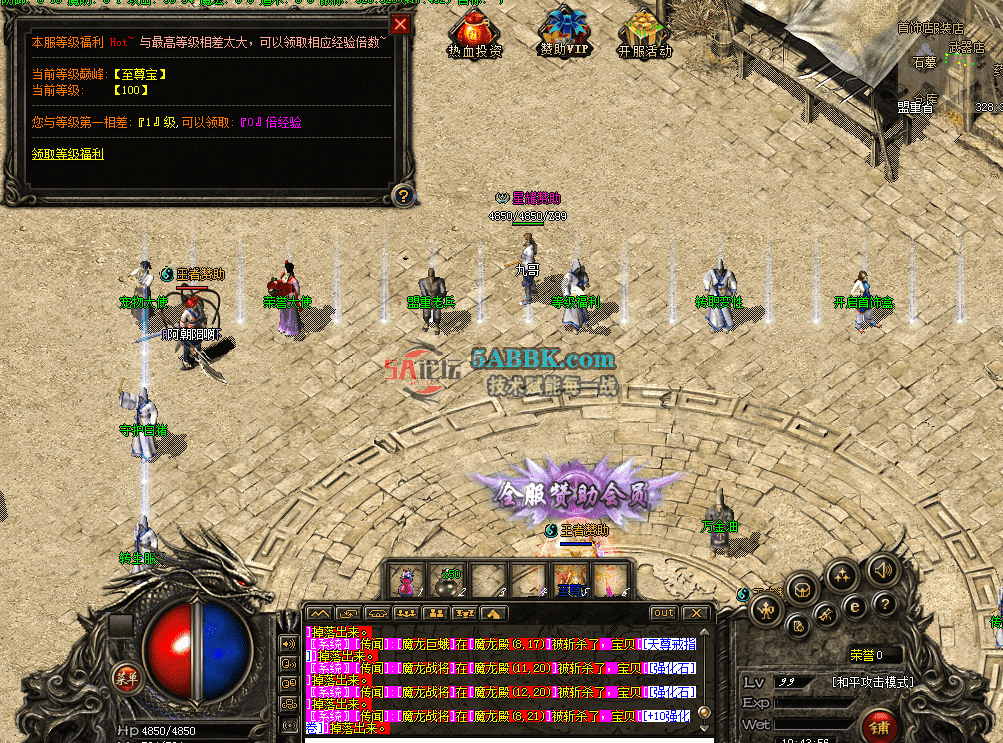The image size is (1003, 743).
Task: Select the x50 black orb hotbar slot
Action: pyautogui.click(x=447, y=580)
